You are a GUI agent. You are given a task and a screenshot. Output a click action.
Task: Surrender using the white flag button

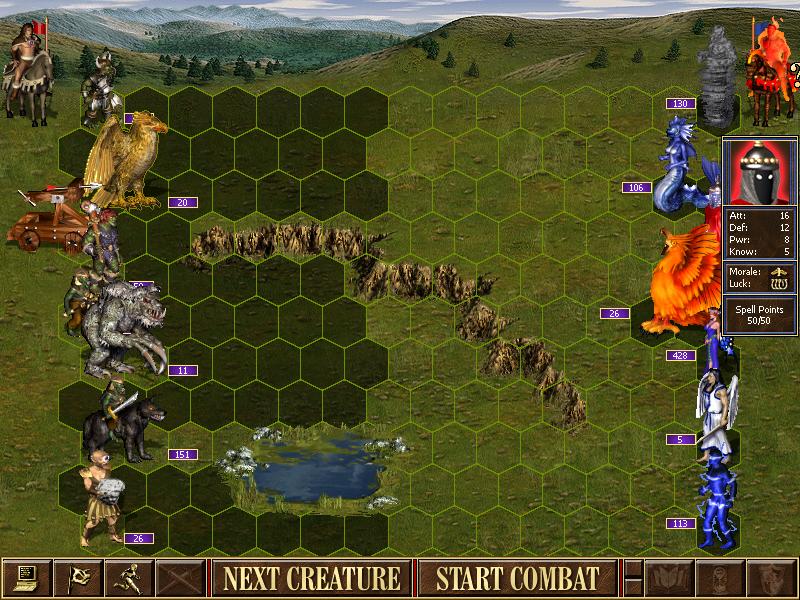pos(78,578)
